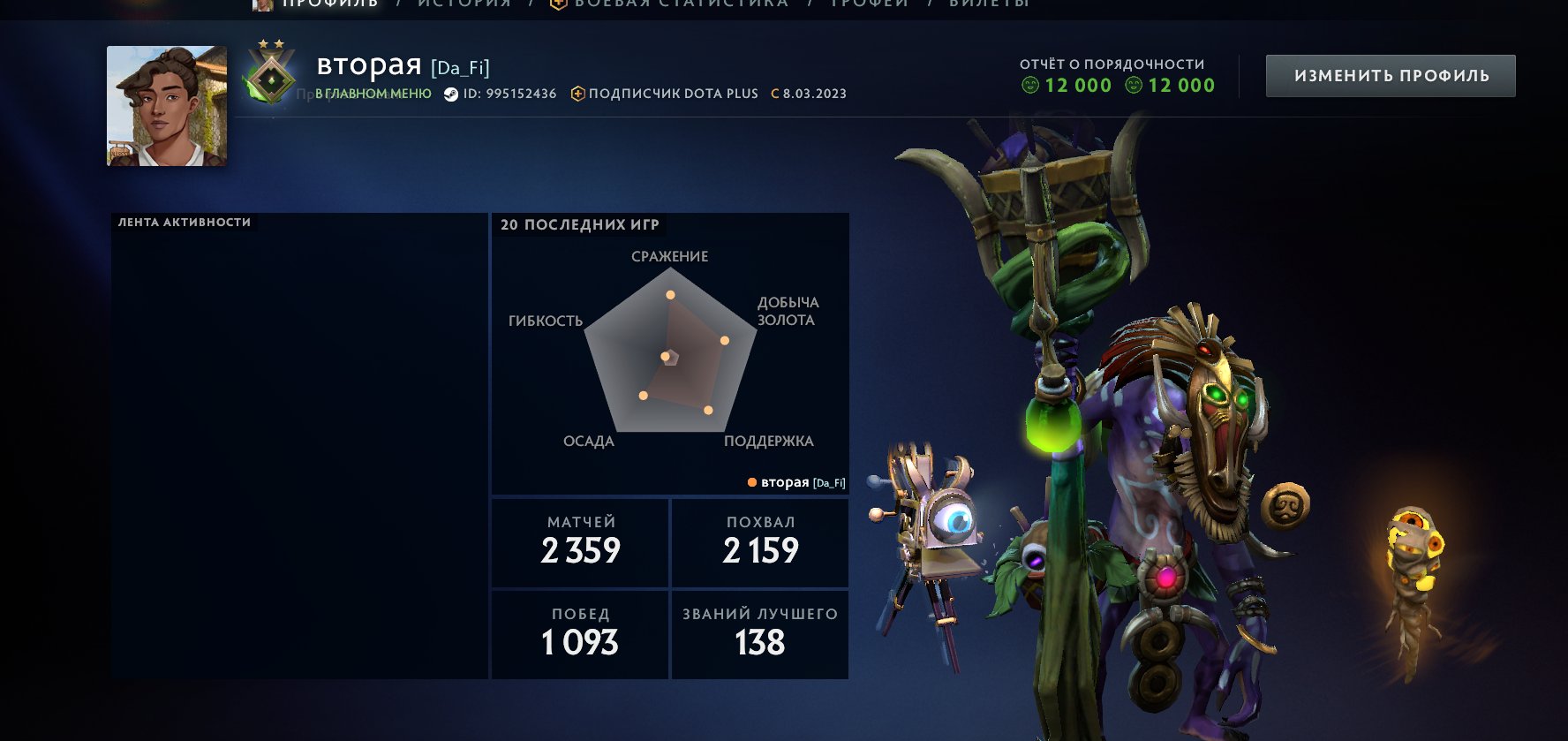This screenshot has width=1568, height=741.
Task: Click the ДОБЫЧА ЗОЛОТА value on the pentagon chart
Action: [726, 340]
